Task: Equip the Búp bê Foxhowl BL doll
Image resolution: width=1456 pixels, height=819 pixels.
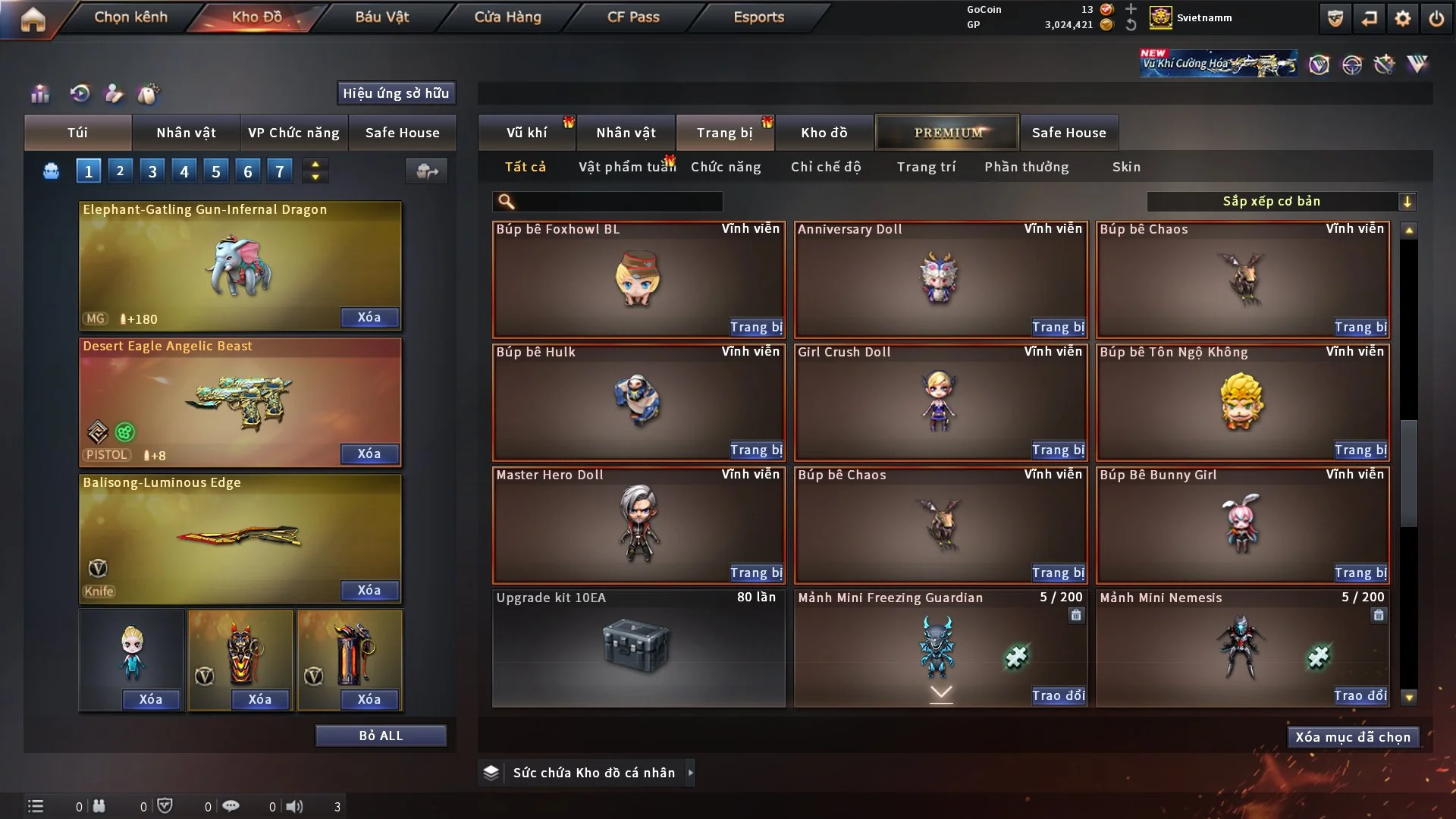Action: [x=756, y=327]
